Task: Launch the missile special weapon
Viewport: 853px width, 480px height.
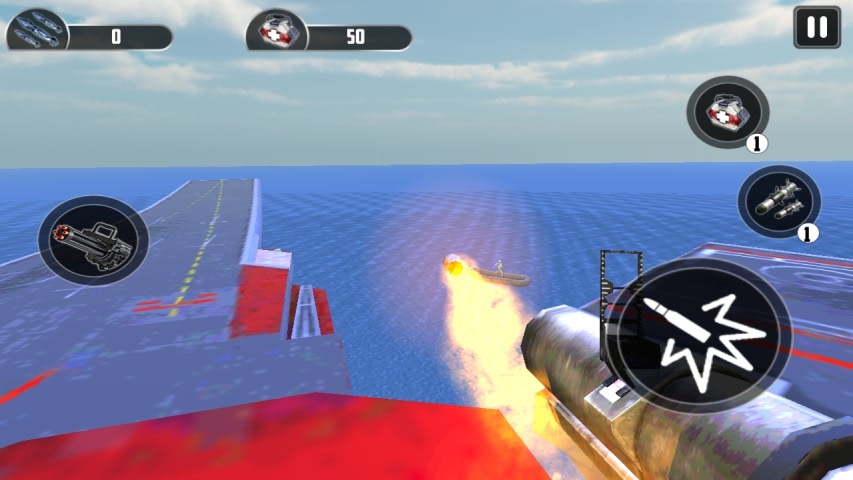Action: point(778,202)
